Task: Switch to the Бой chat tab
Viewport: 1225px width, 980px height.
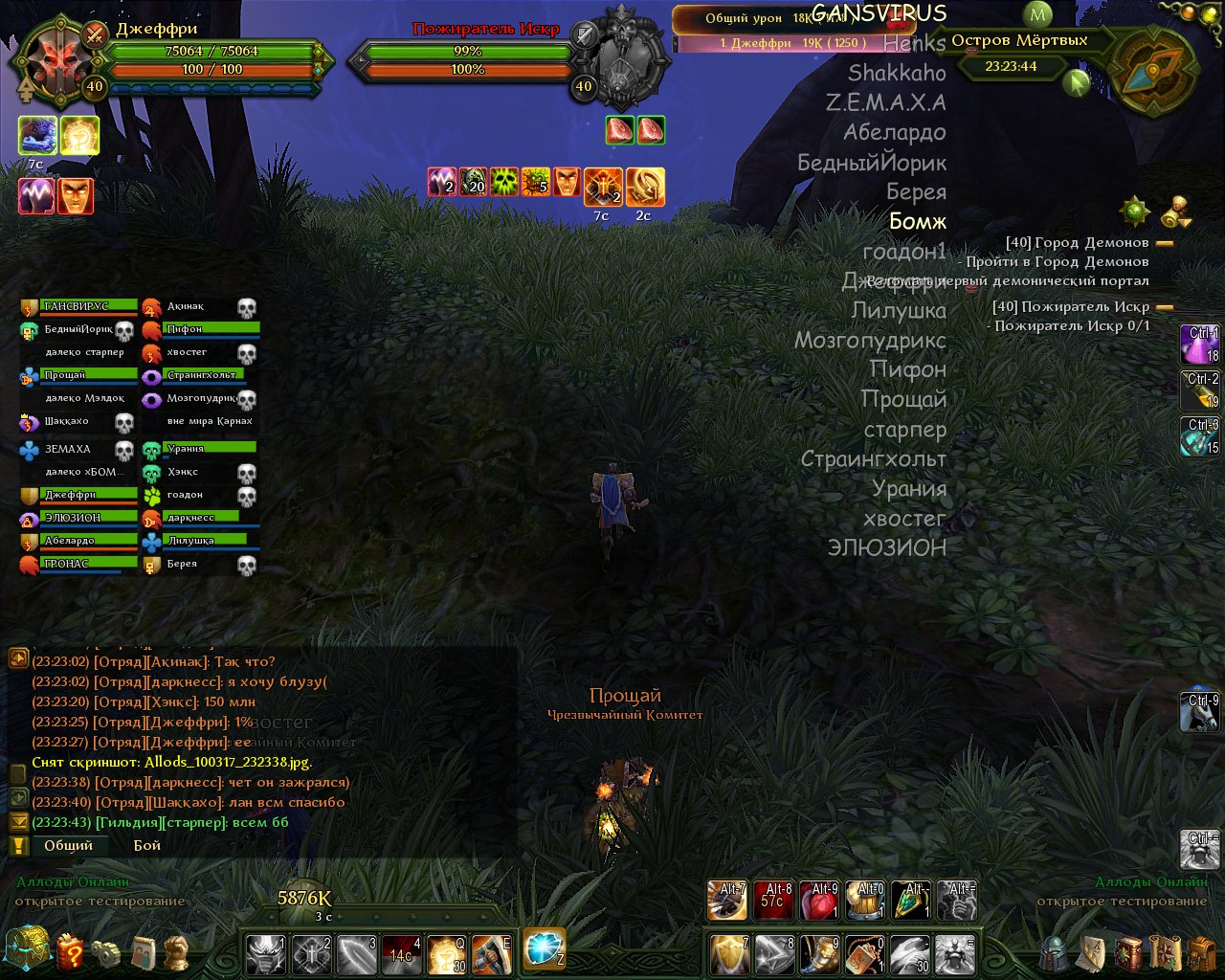Action: [x=146, y=845]
